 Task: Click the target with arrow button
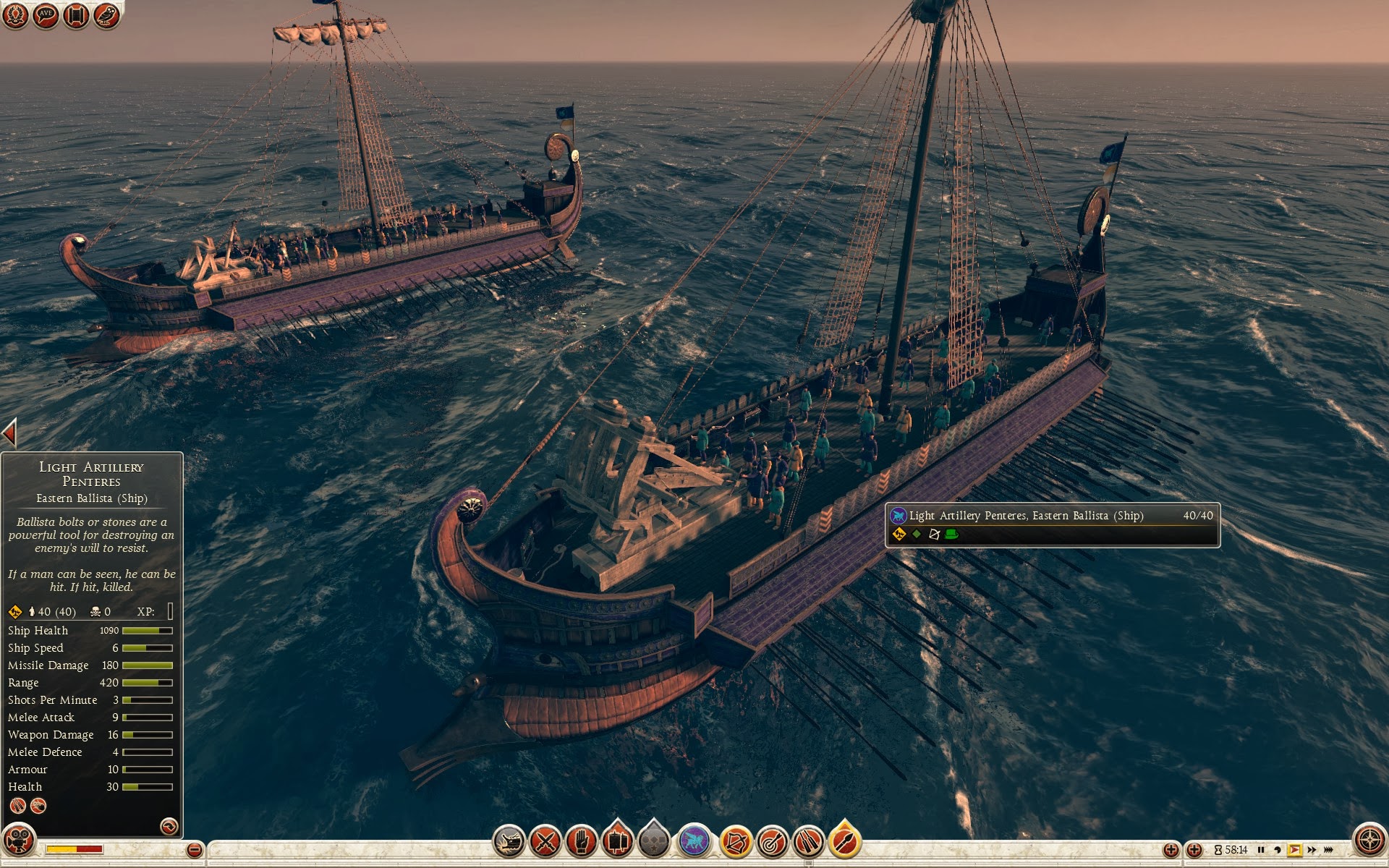pyautogui.click(x=772, y=842)
